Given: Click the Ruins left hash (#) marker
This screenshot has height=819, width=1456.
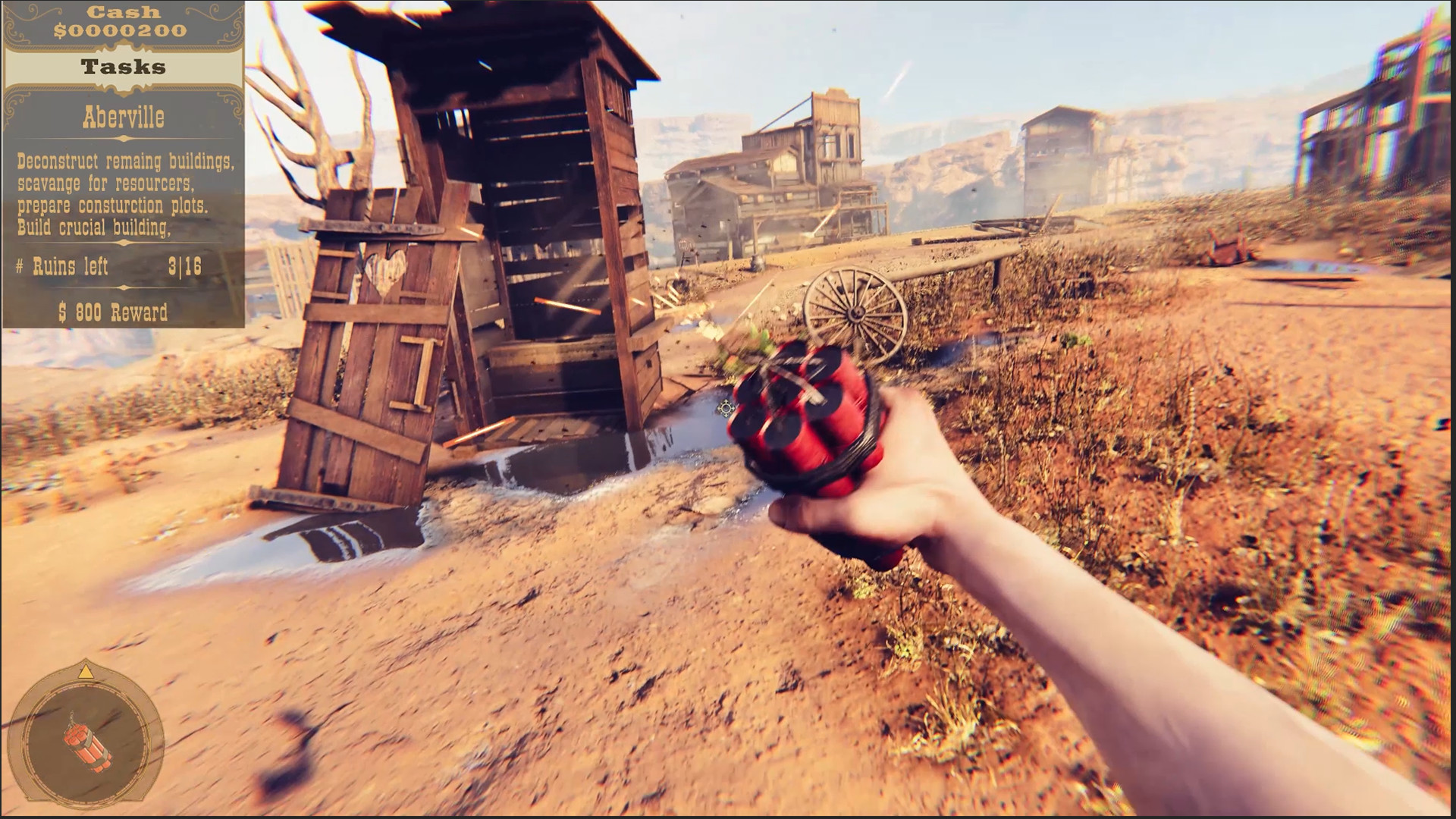Looking at the screenshot, I should [20, 267].
